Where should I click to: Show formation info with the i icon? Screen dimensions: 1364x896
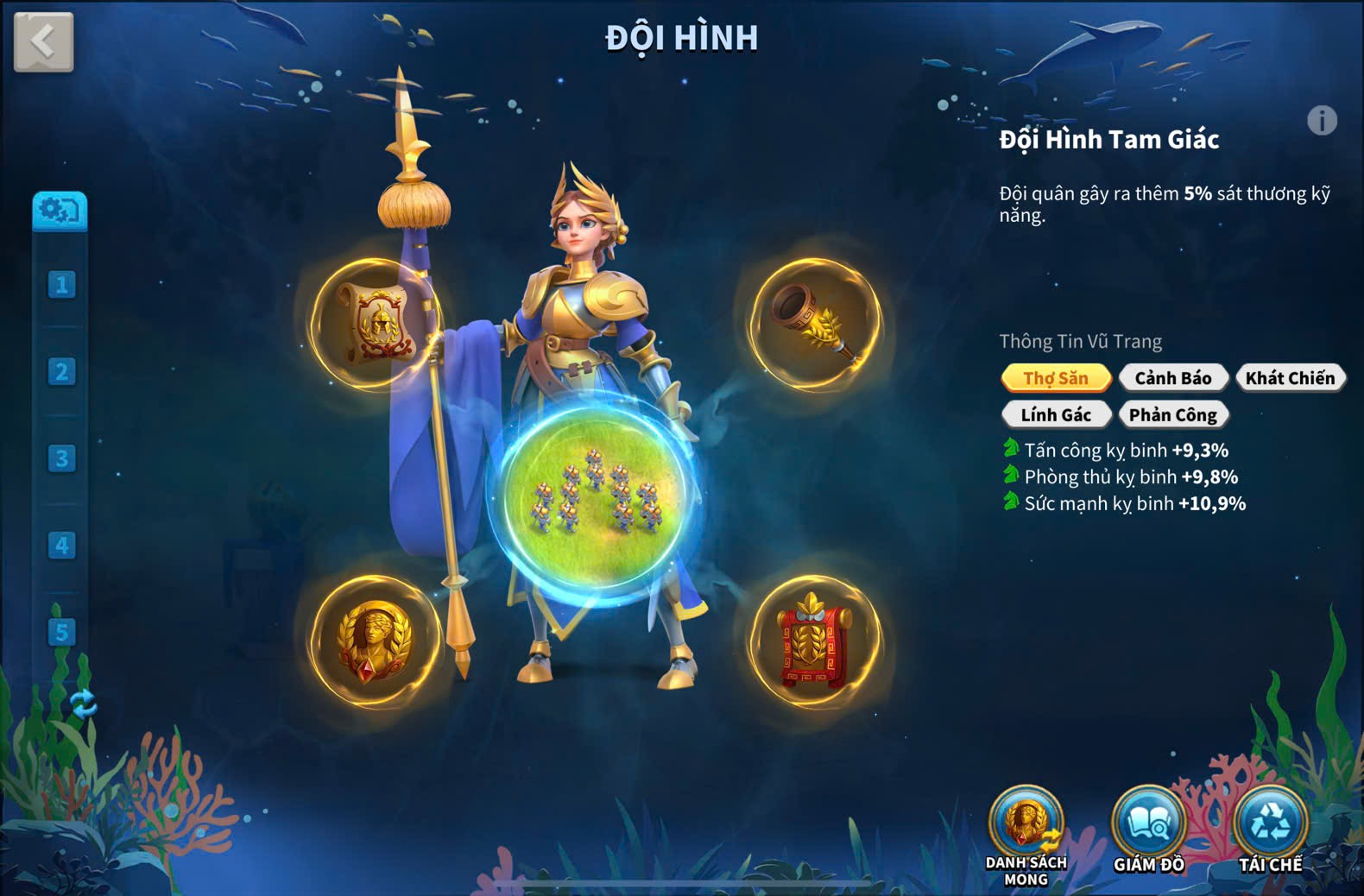1322,120
